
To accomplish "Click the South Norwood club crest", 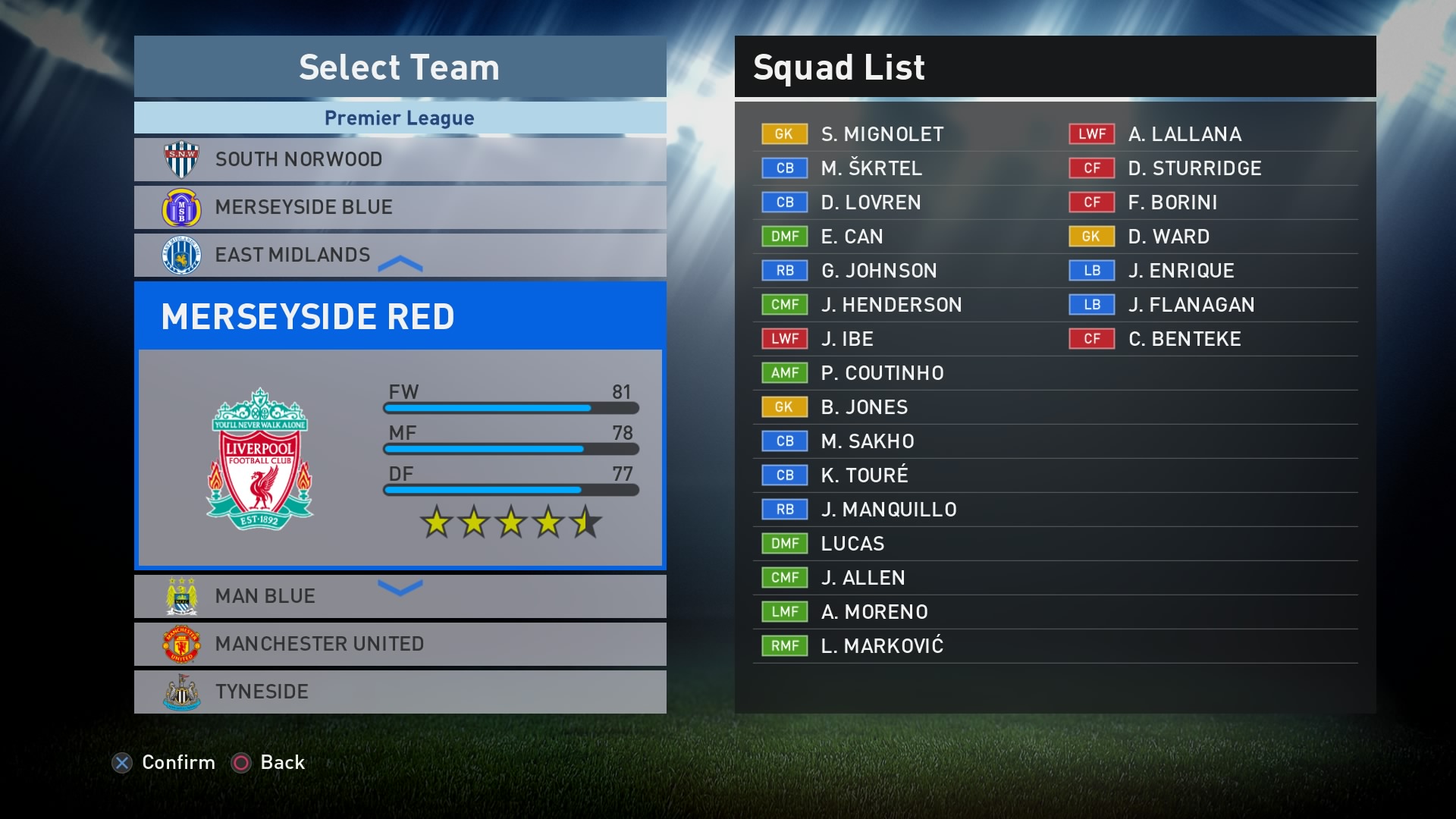I will 182,158.
